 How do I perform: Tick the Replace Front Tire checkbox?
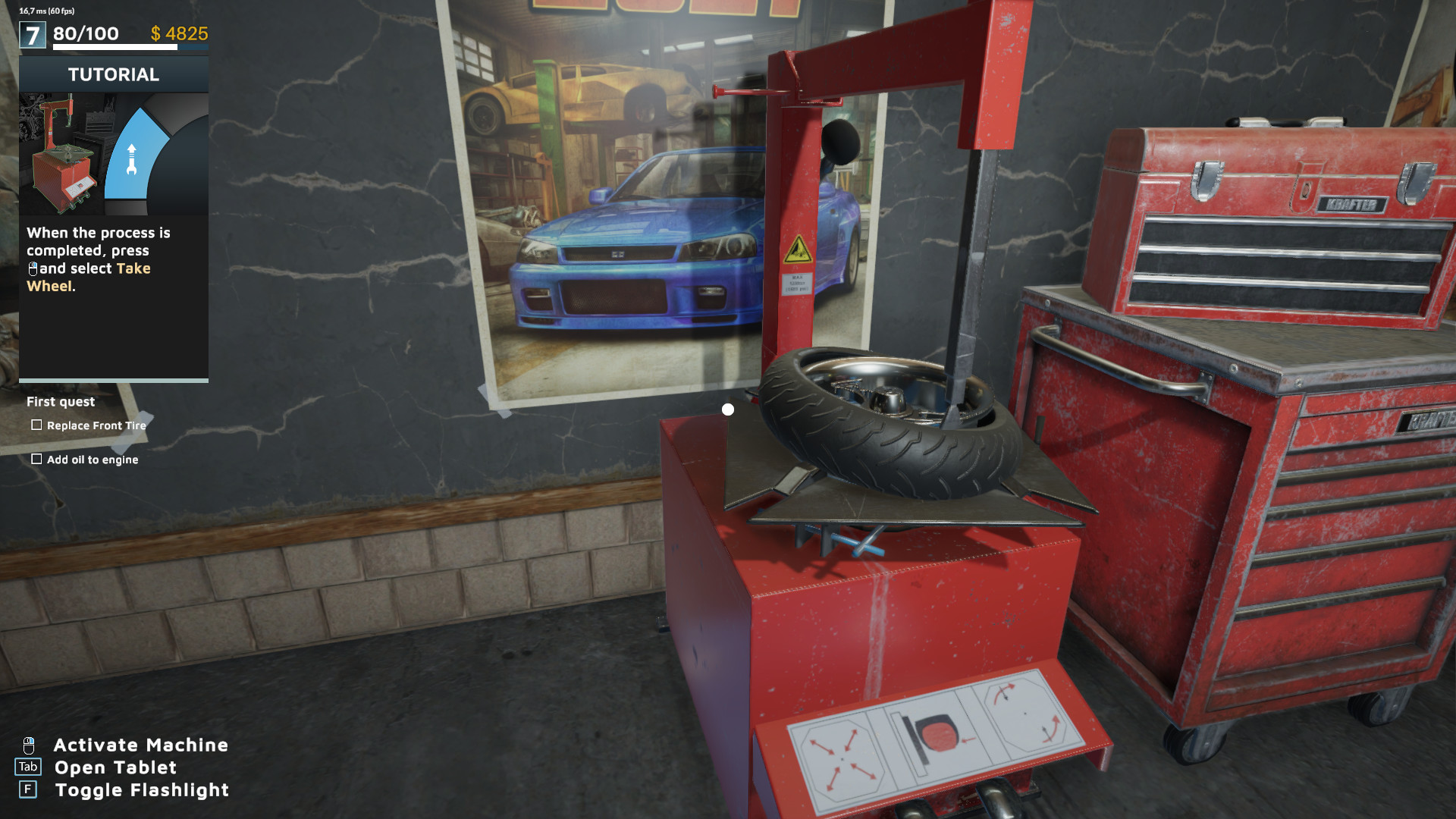tap(36, 425)
